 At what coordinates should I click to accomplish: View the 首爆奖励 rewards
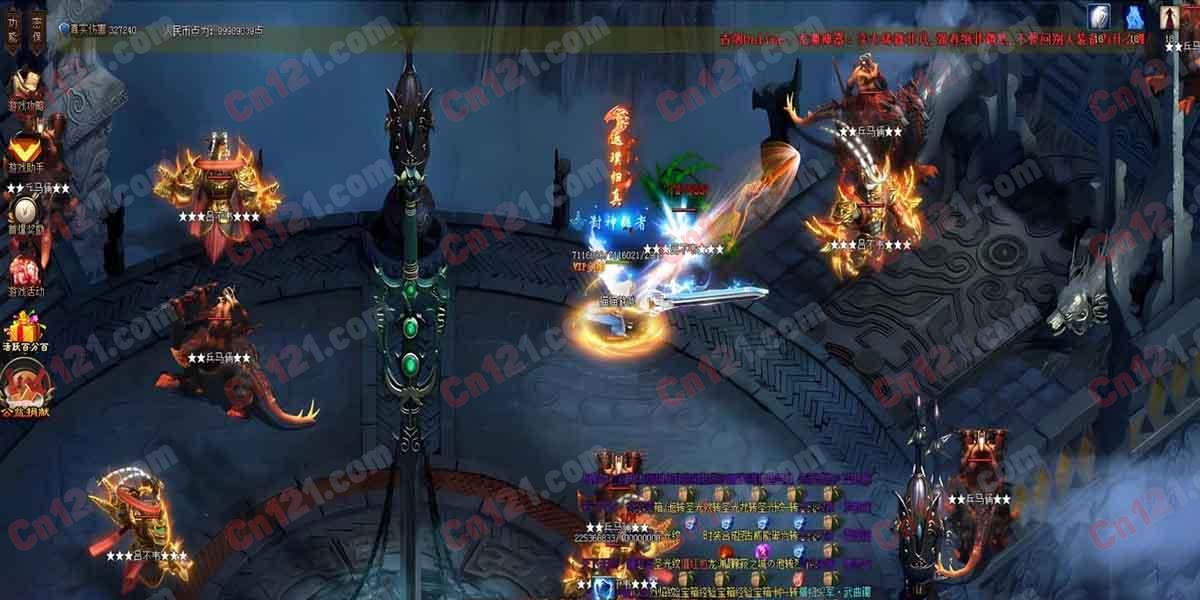tap(26, 211)
